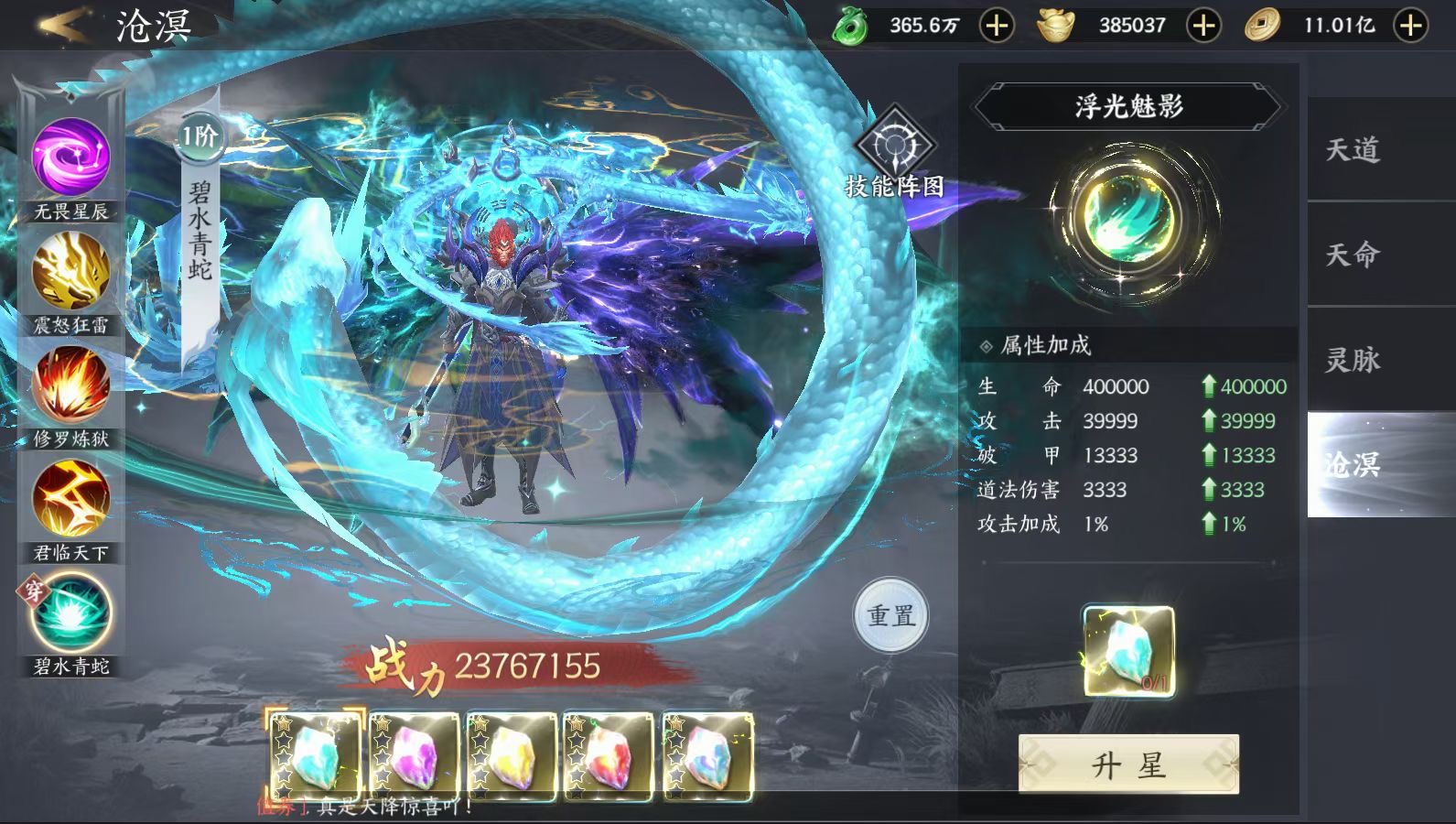Click the 升星 star upgrade button
This screenshot has height=824, width=1456.
(1128, 764)
